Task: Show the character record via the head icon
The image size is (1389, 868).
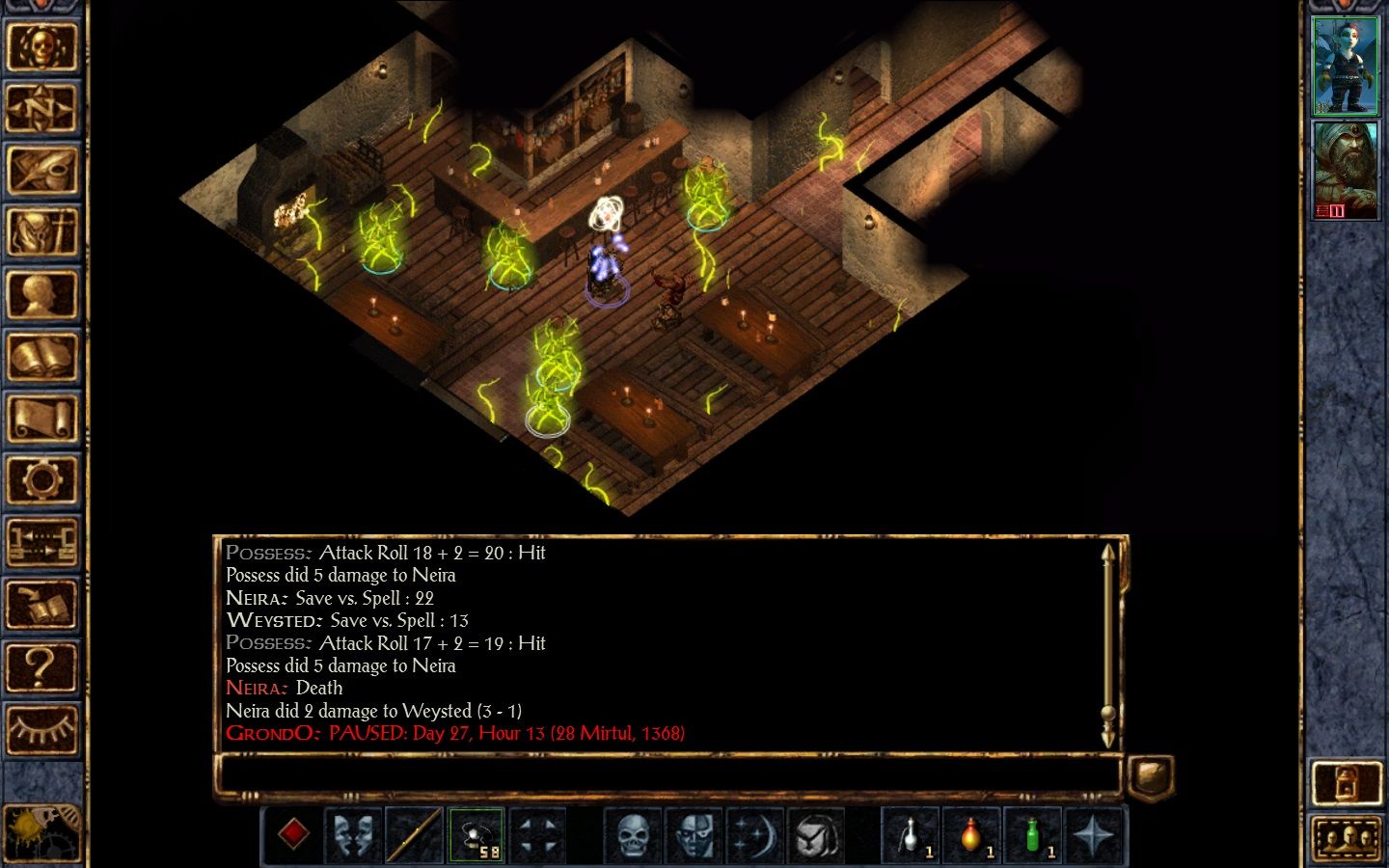Action: pyautogui.click(x=41, y=294)
